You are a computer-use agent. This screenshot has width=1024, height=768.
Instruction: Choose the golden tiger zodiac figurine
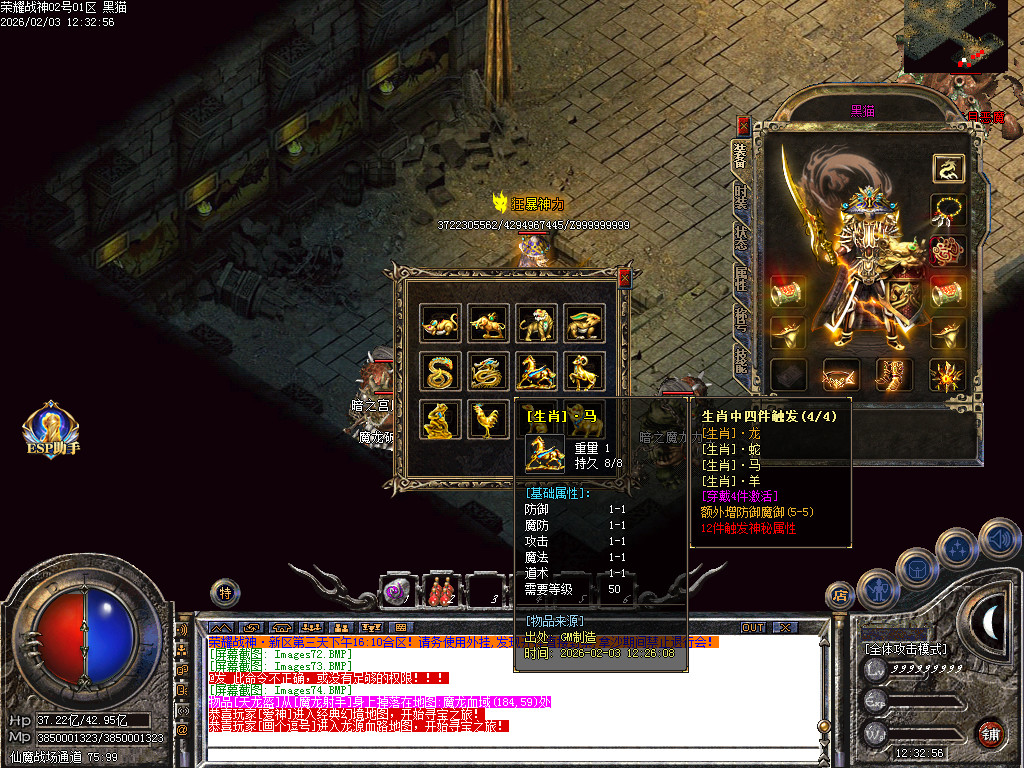(x=536, y=323)
